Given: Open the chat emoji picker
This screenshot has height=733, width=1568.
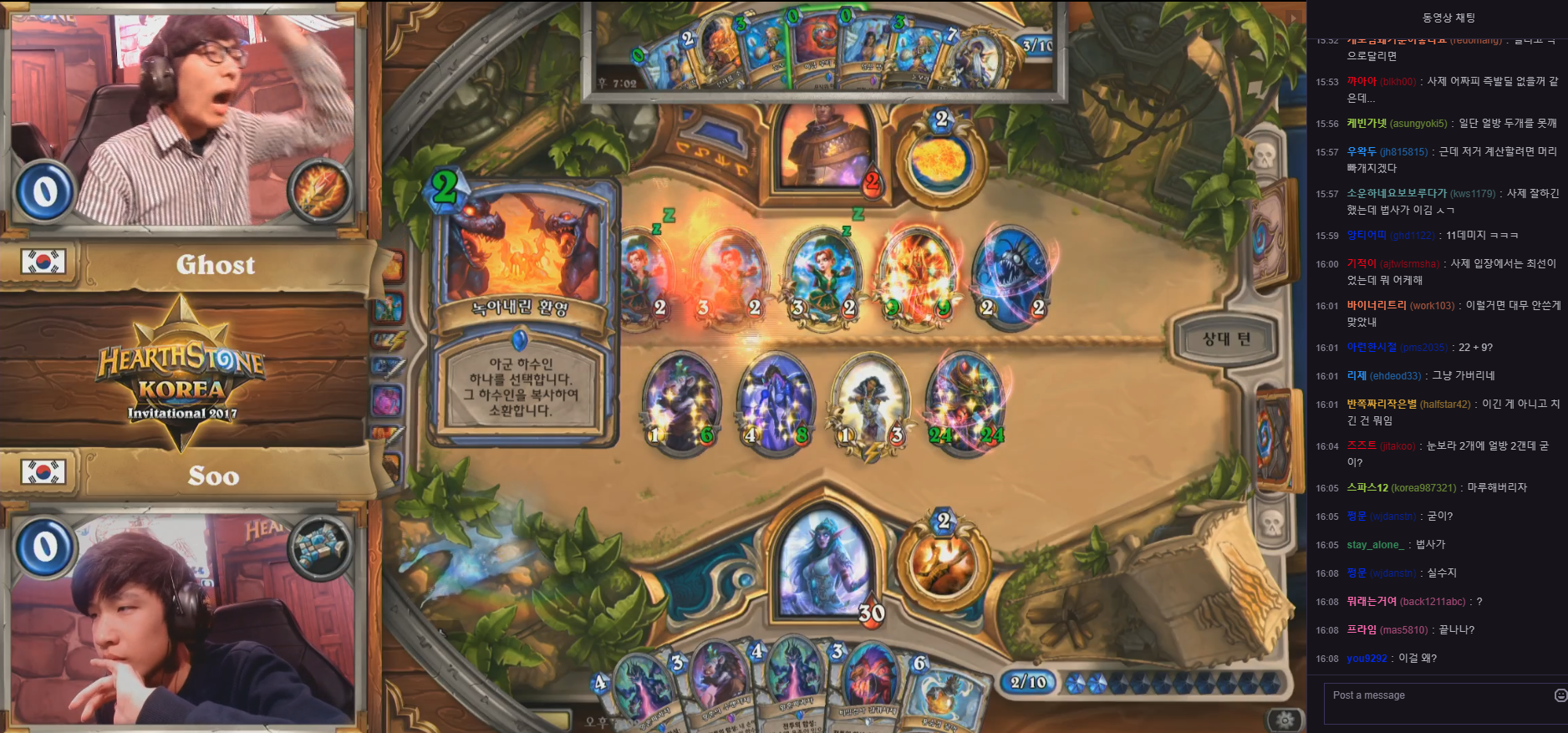Looking at the screenshot, I should point(1560,695).
